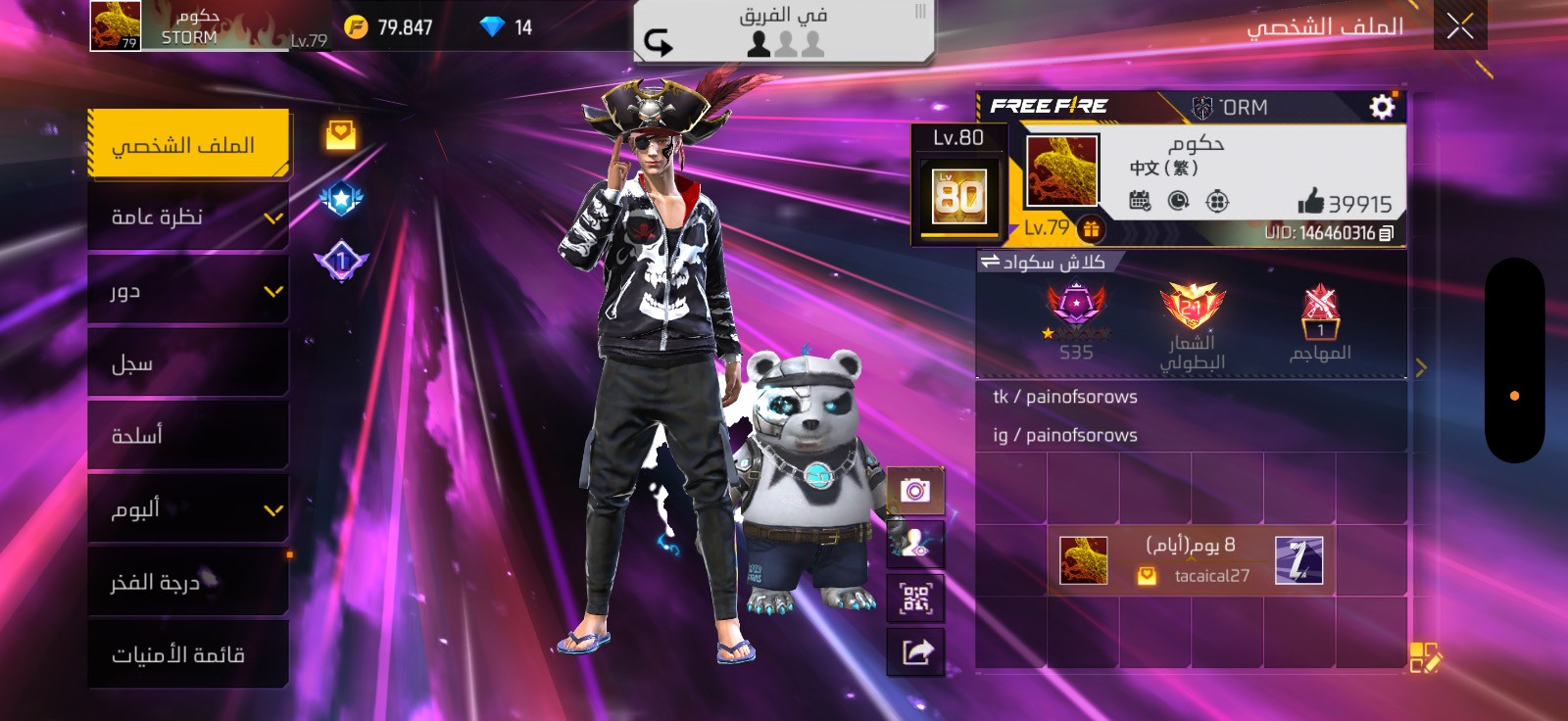Screen dimensions: 1568x721
Task: Expand the نظرة عامة overview section
Action: point(187,216)
